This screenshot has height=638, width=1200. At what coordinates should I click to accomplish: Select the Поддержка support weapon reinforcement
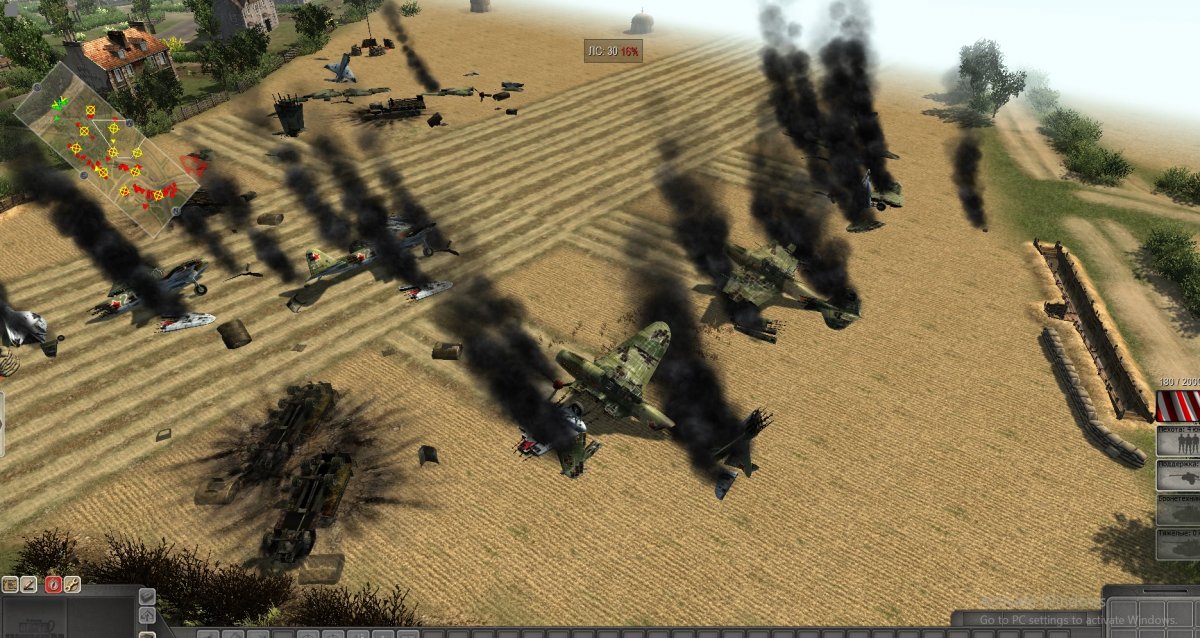click(1178, 475)
